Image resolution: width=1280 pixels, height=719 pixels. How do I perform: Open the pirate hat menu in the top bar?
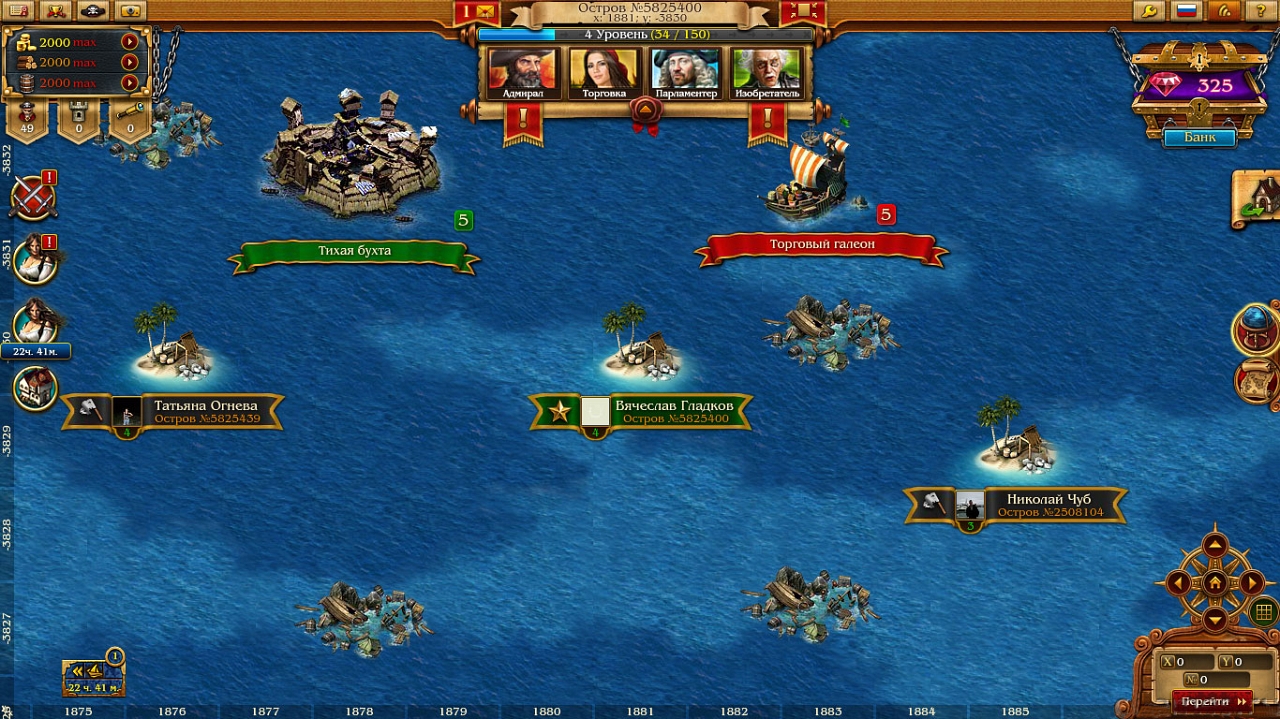[x=93, y=11]
